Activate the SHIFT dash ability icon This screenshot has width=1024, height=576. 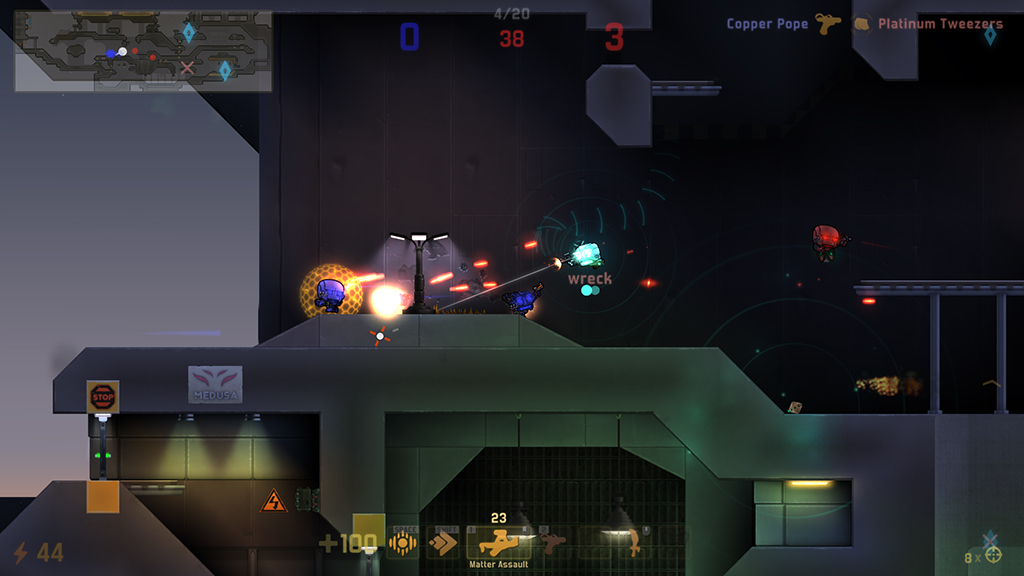click(442, 543)
